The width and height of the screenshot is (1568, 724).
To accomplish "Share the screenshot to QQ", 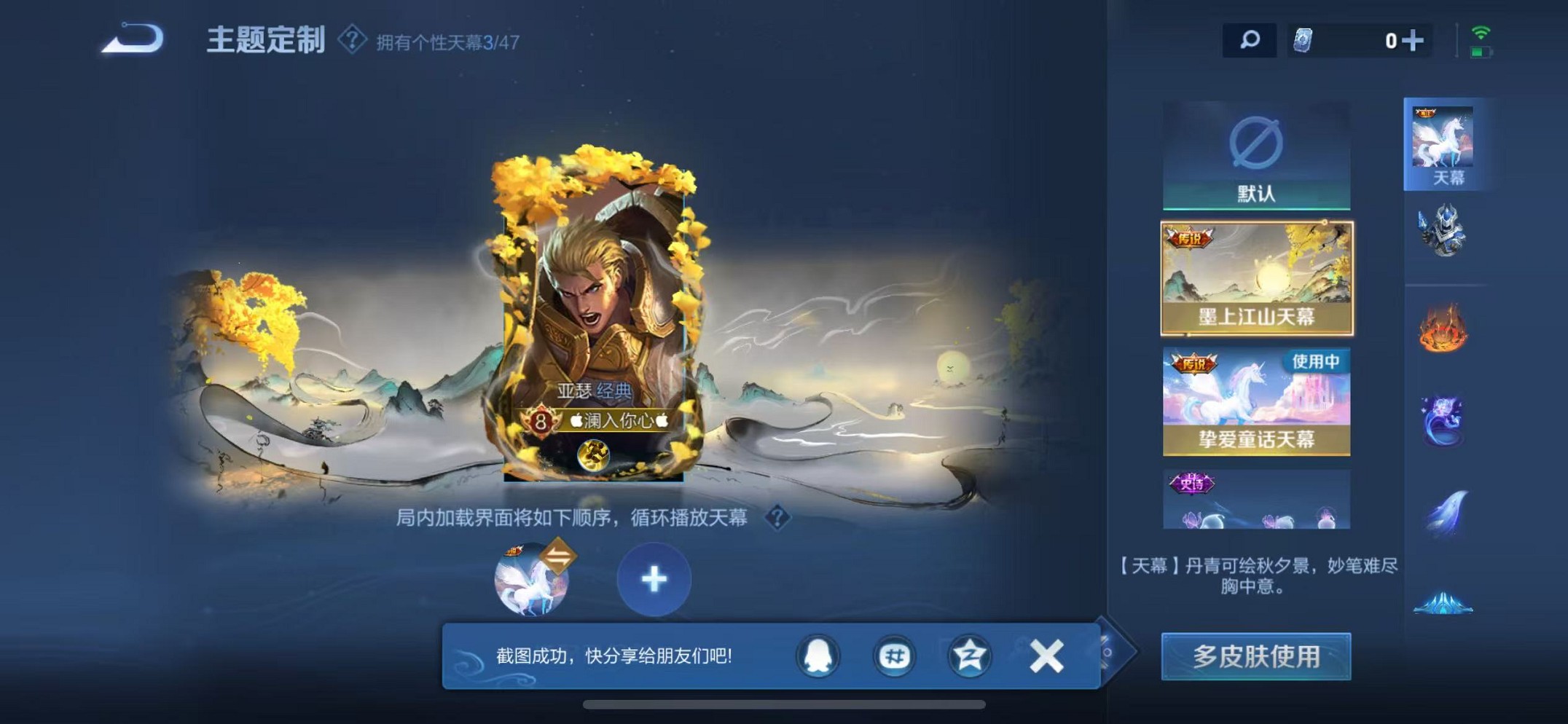I will tap(819, 655).
